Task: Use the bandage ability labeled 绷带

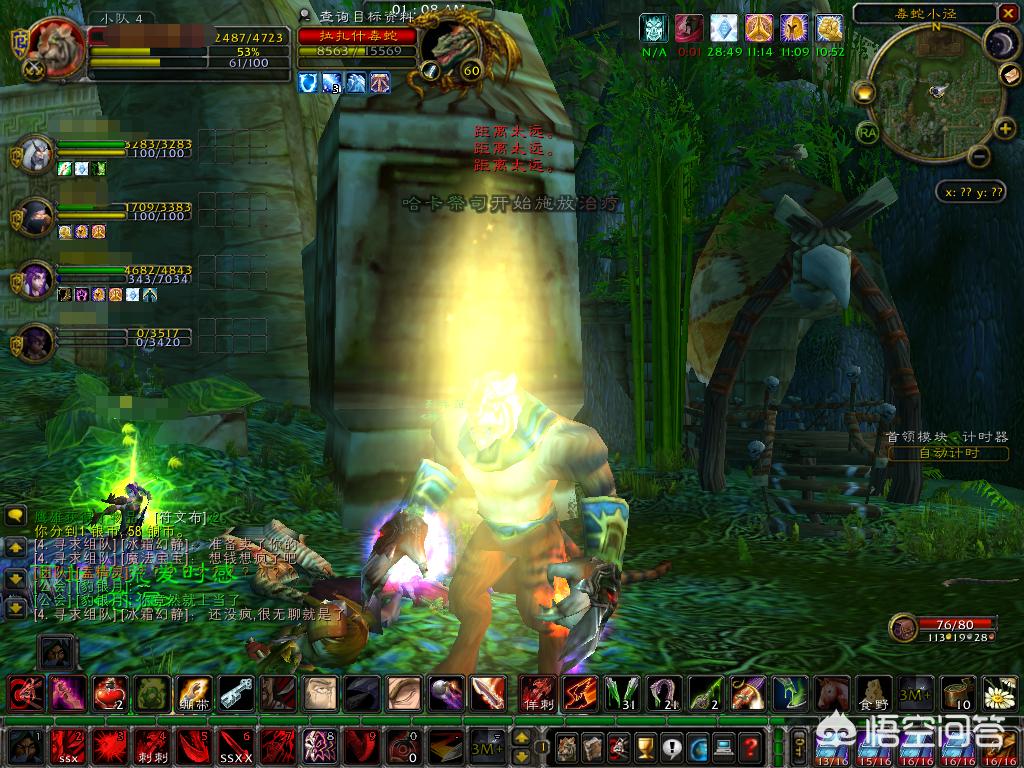Action: [x=193, y=692]
